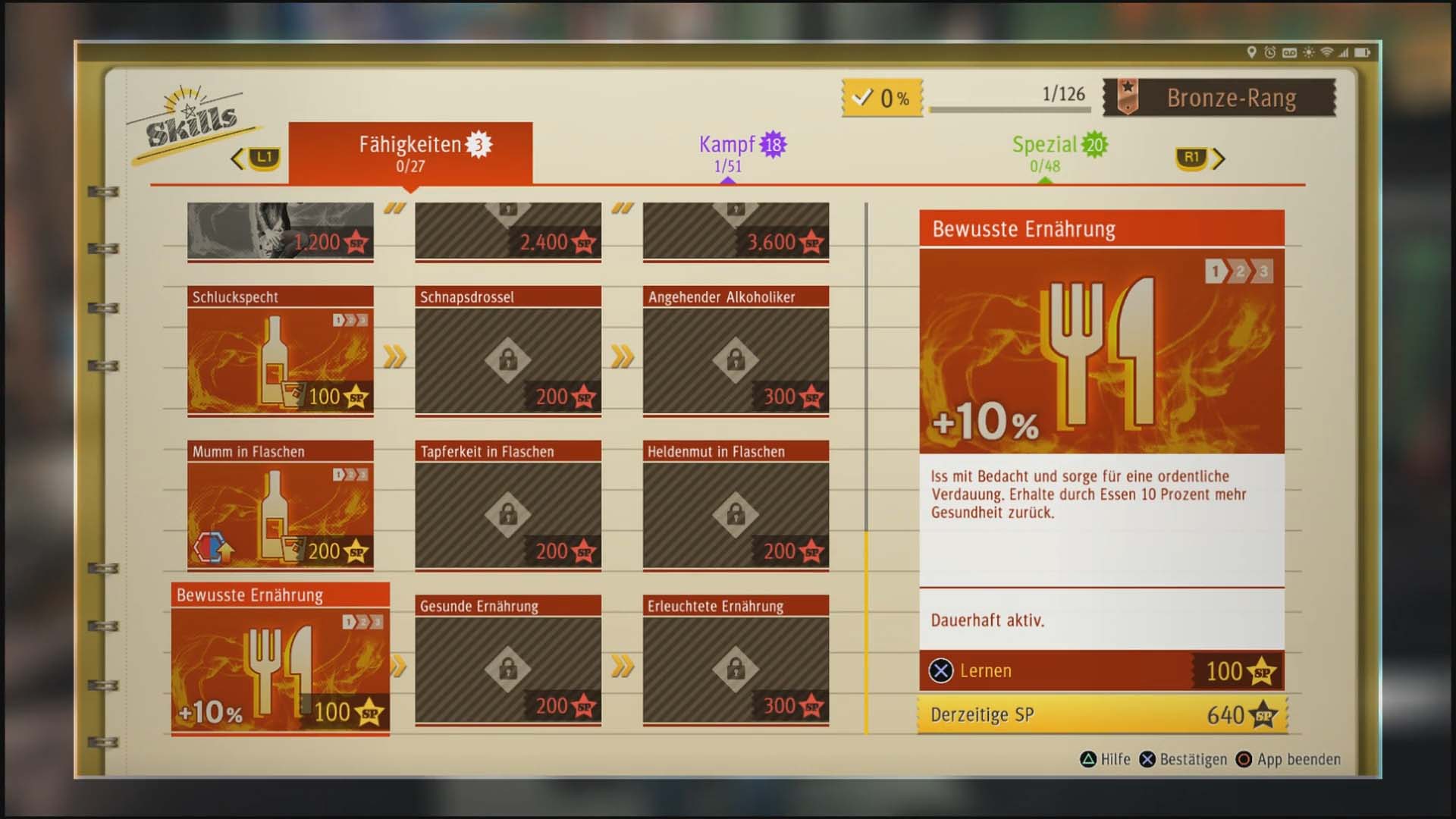
Task: Select the locked 3.600 SP skill
Action: (736, 231)
